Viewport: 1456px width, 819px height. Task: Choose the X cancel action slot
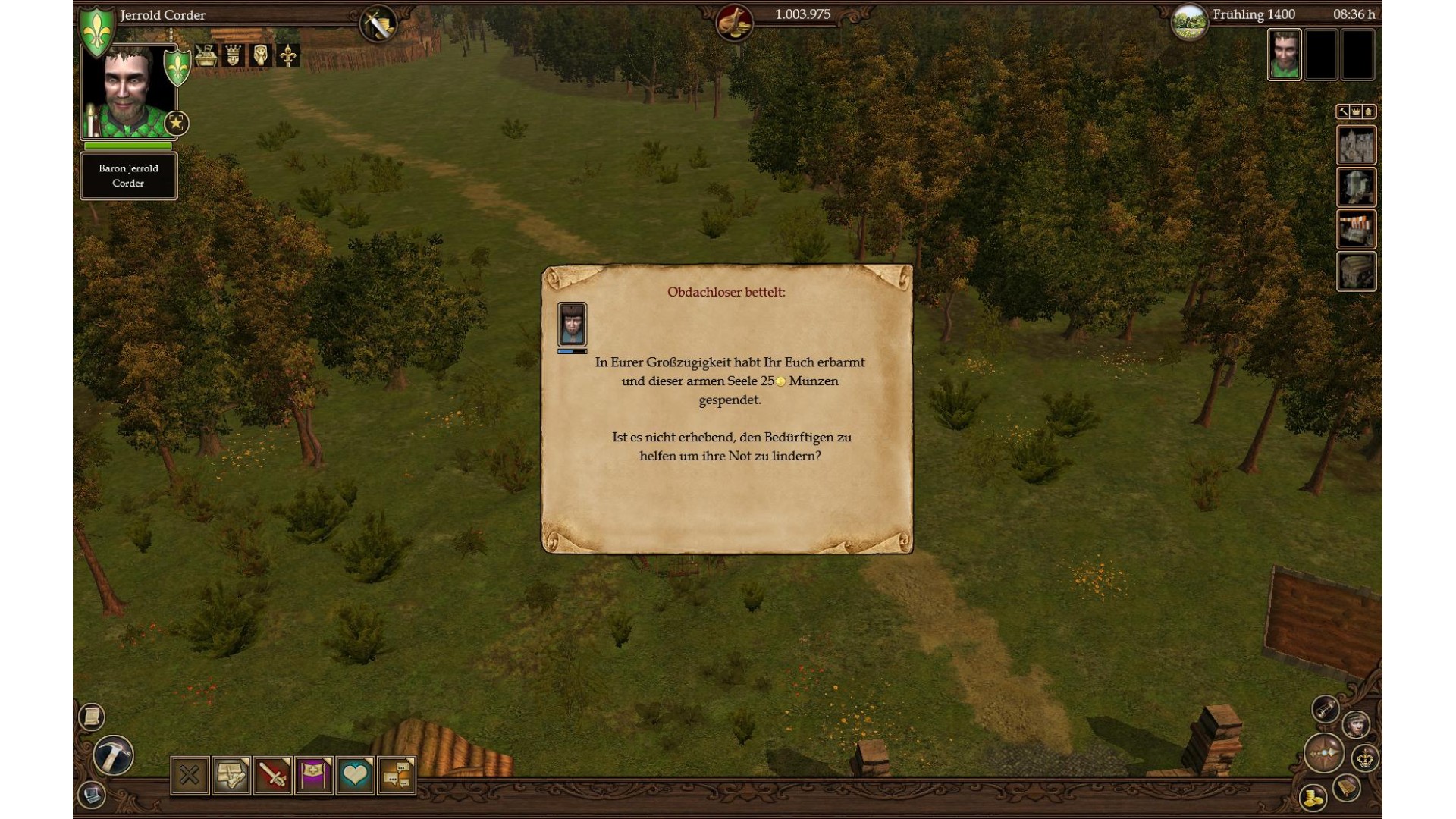[190, 775]
